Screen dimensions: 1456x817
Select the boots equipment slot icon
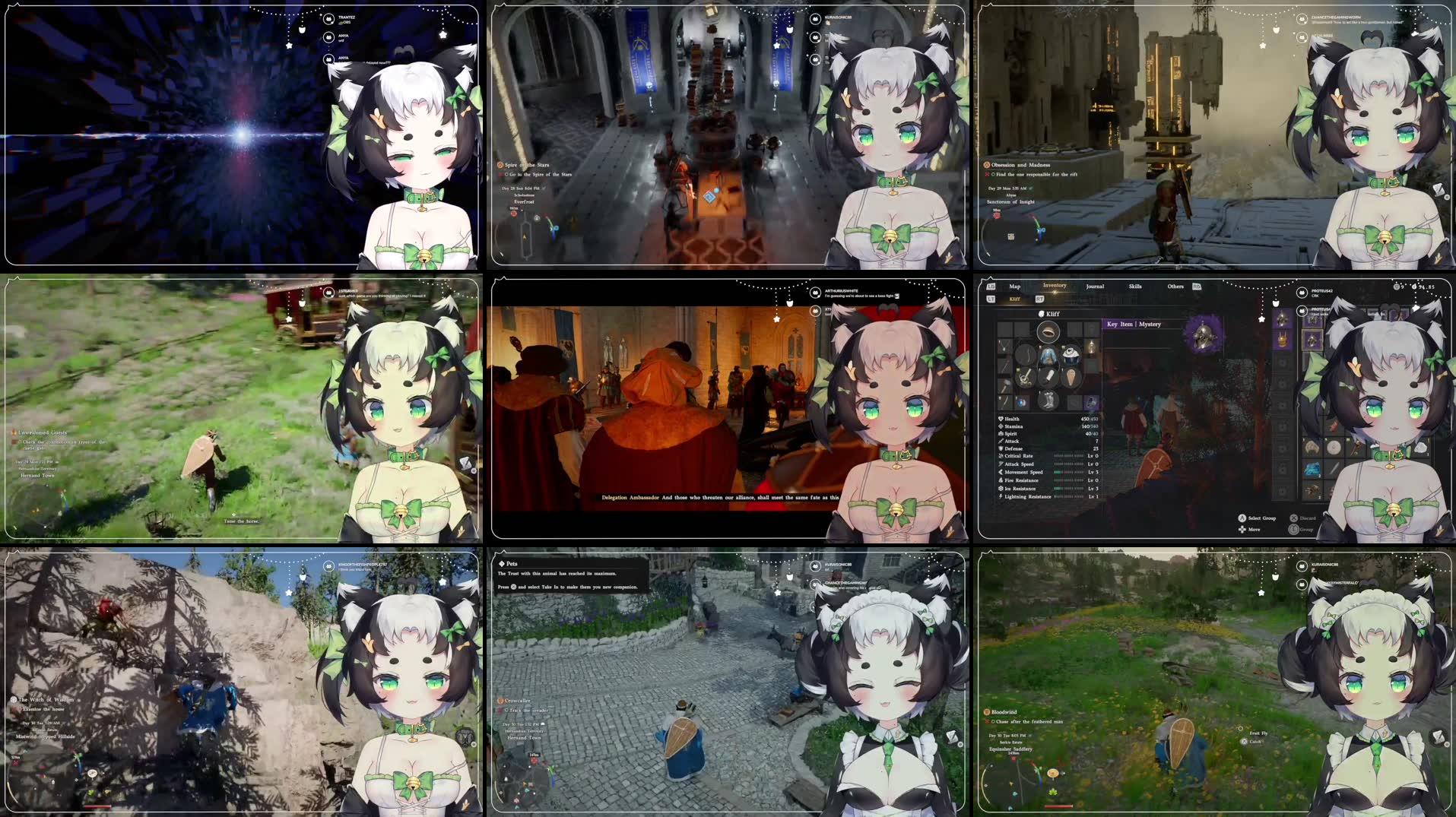tap(1048, 402)
